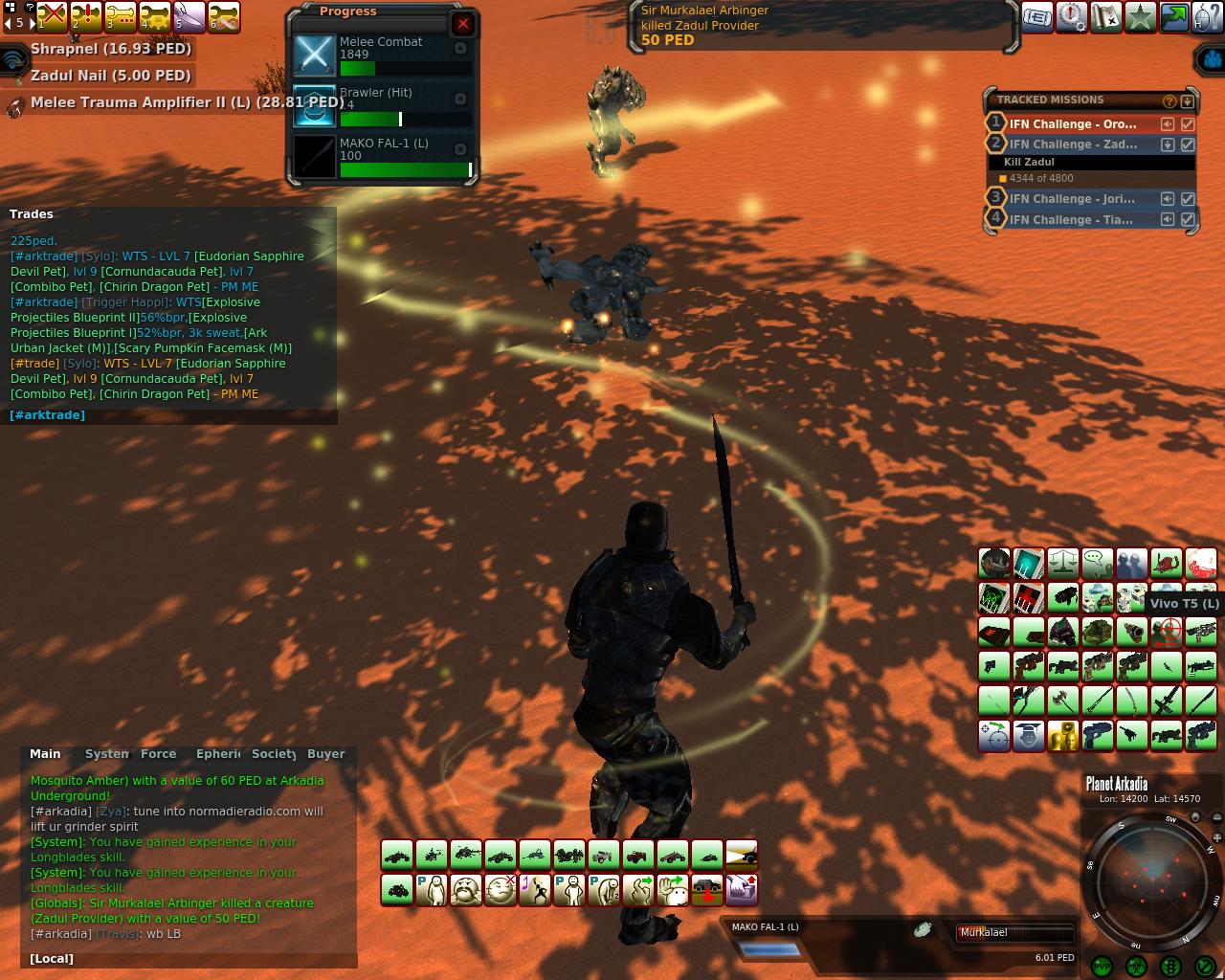Click the #arktrade channel label in Trades
This screenshot has width=1225, height=980.
click(x=47, y=415)
